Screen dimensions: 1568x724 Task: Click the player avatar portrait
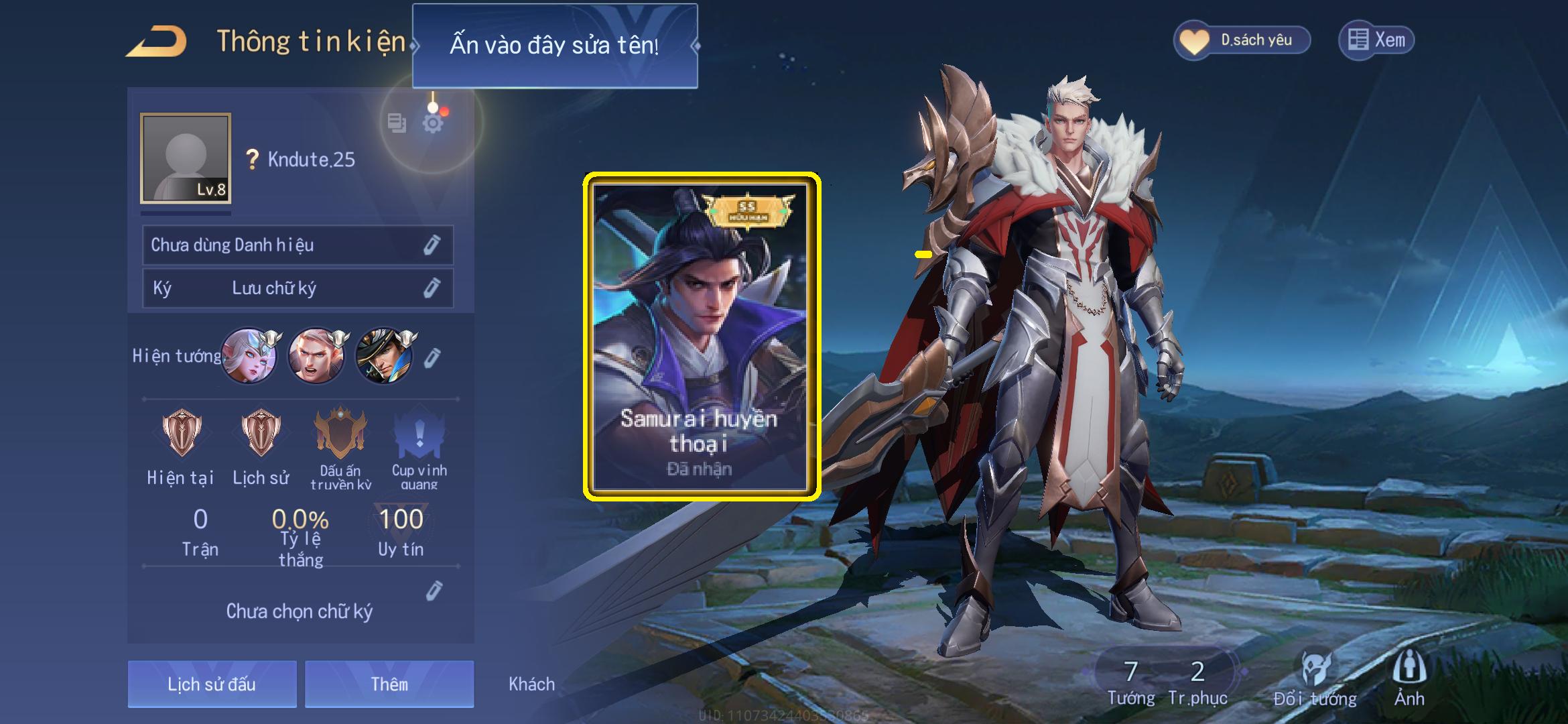[186, 158]
